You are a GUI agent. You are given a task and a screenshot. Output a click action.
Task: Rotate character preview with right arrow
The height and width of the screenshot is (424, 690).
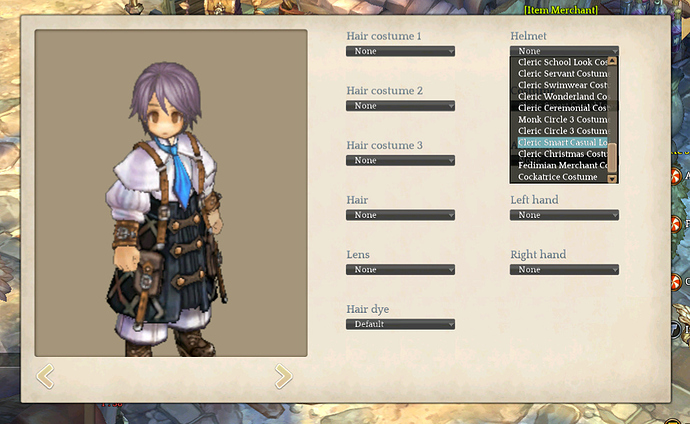pos(283,376)
